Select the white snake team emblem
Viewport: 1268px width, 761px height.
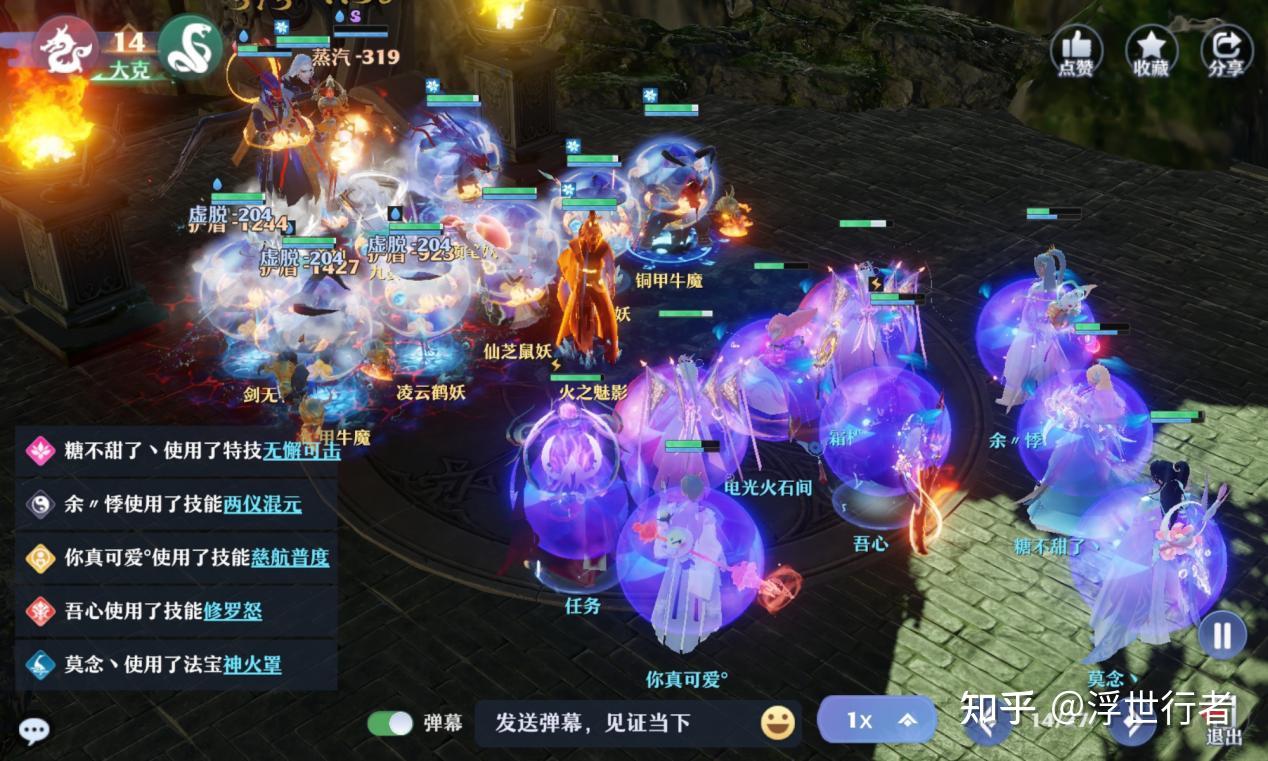(190, 45)
